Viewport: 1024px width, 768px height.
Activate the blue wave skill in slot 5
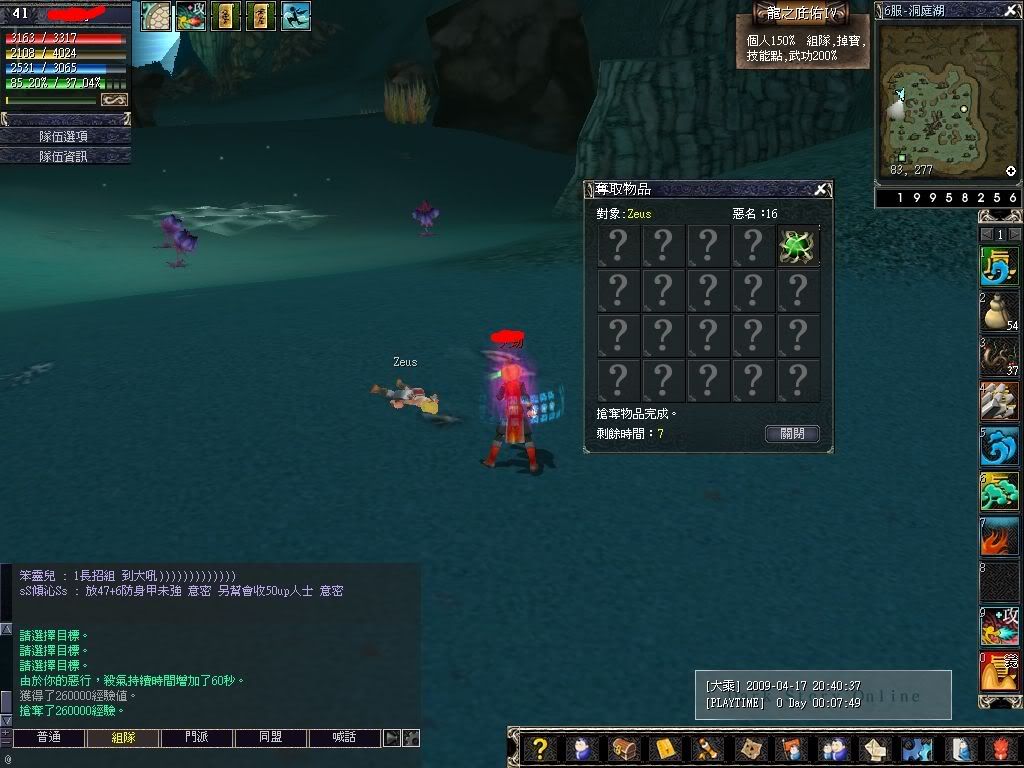pyautogui.click(x=998, y=447)
